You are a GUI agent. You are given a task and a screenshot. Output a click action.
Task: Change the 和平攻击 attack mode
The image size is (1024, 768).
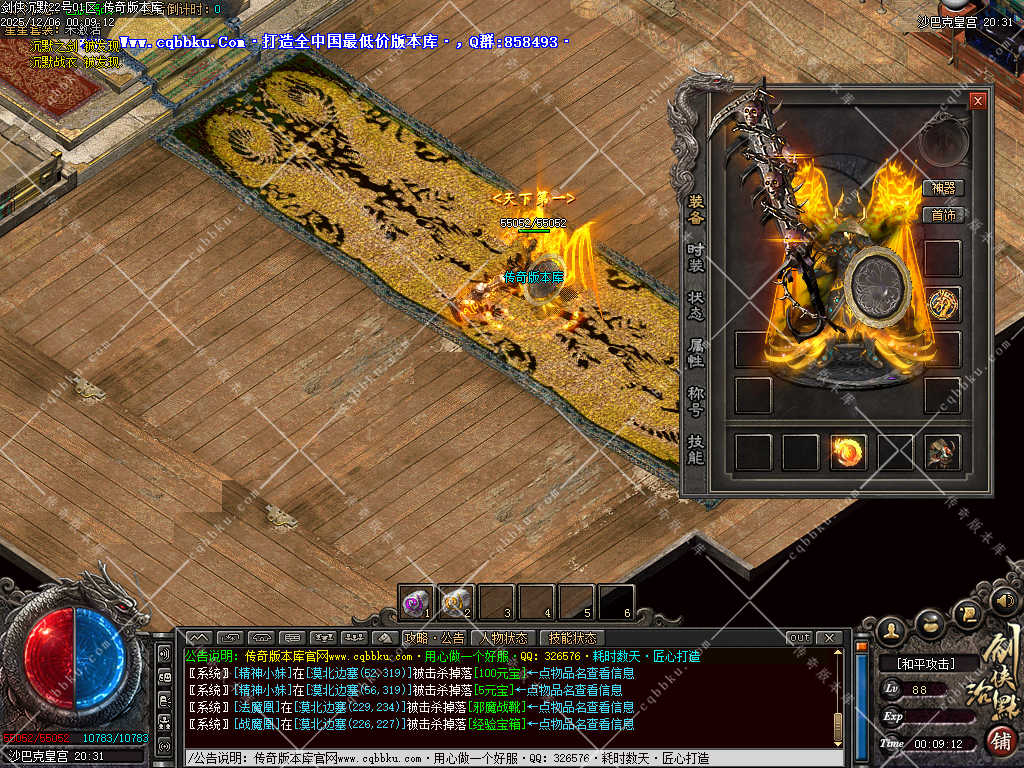(916, 663)
